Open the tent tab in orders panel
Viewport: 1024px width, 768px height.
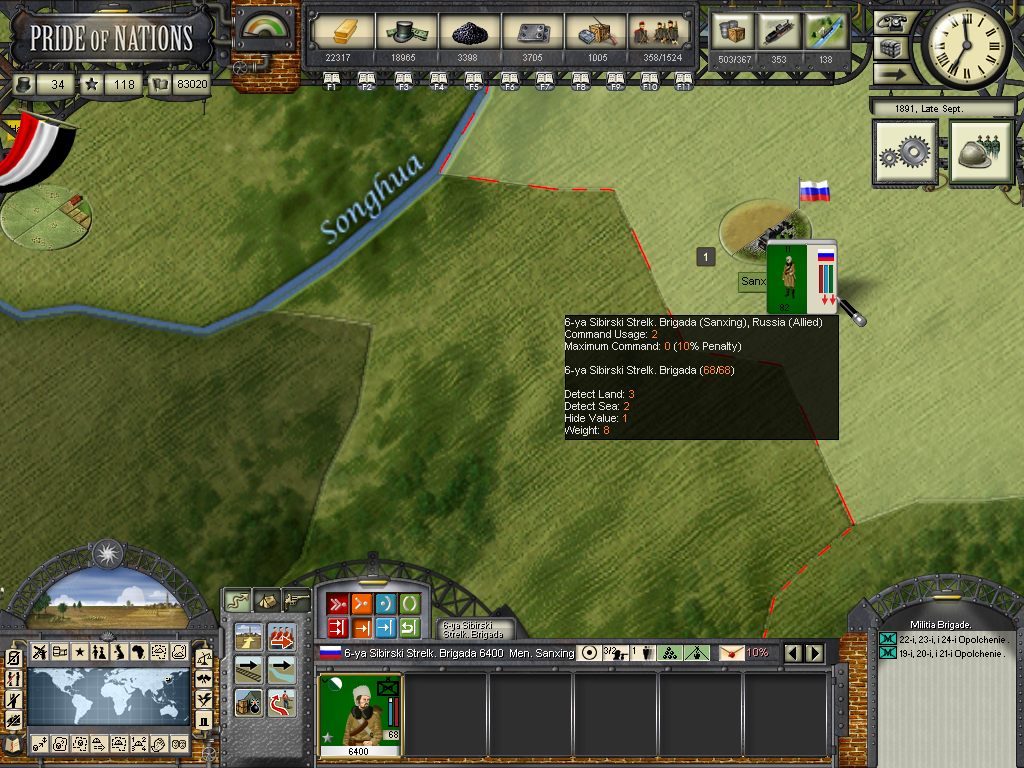[x=267, y=600]
